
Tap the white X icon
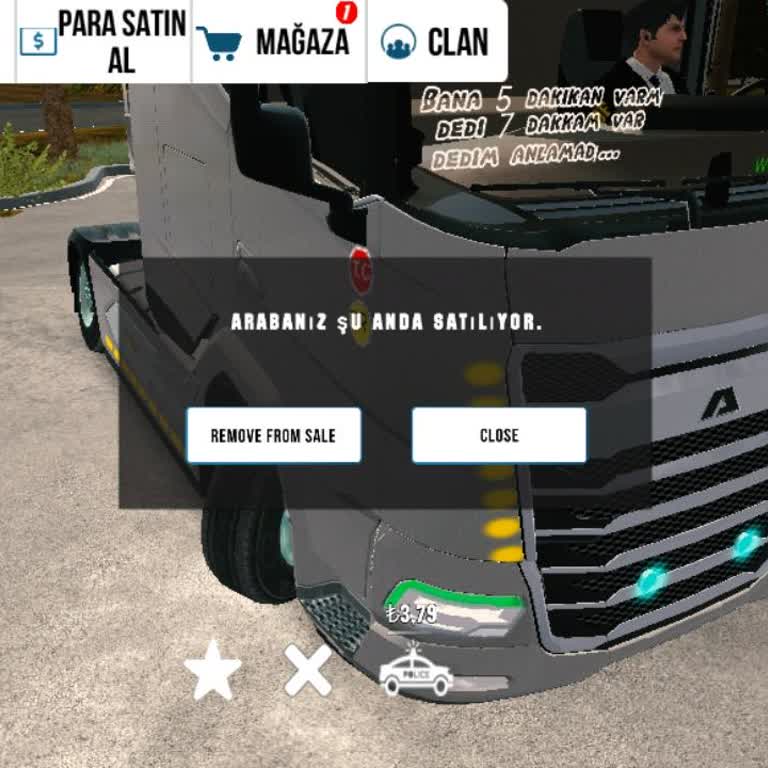pyautogui.click(x=308, y=670)
